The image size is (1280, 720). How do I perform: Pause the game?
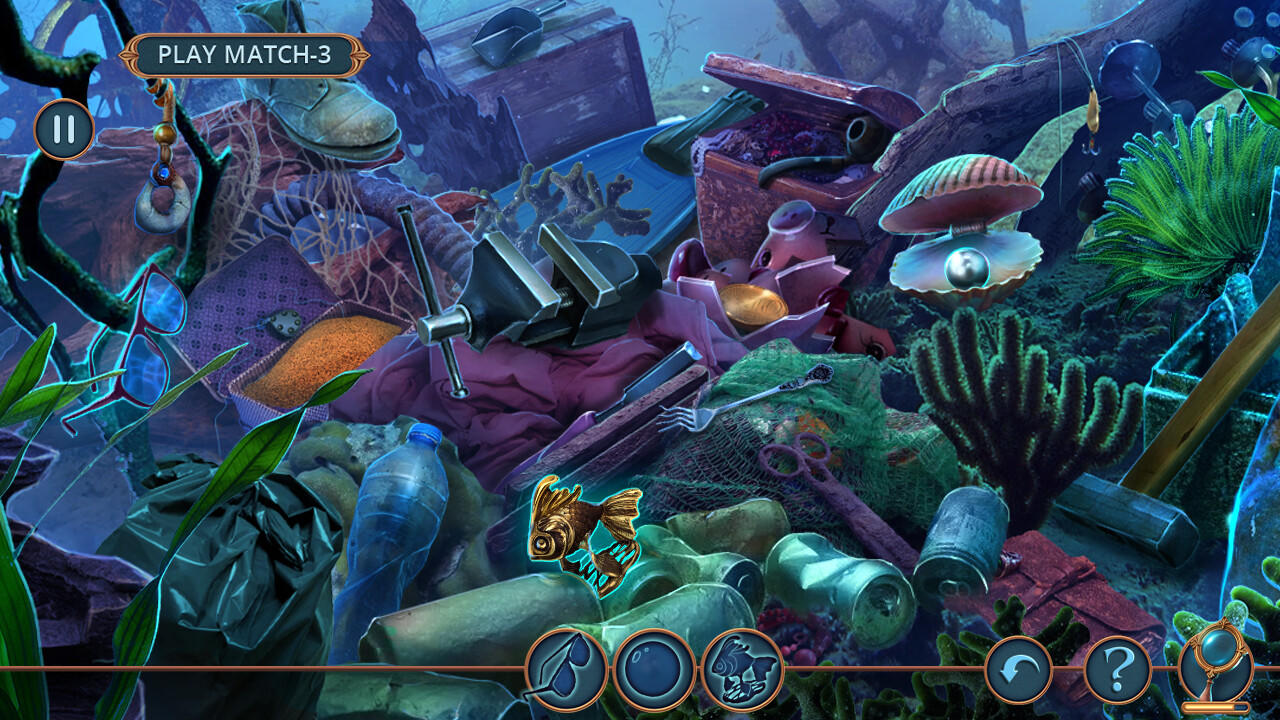(64, 130)
